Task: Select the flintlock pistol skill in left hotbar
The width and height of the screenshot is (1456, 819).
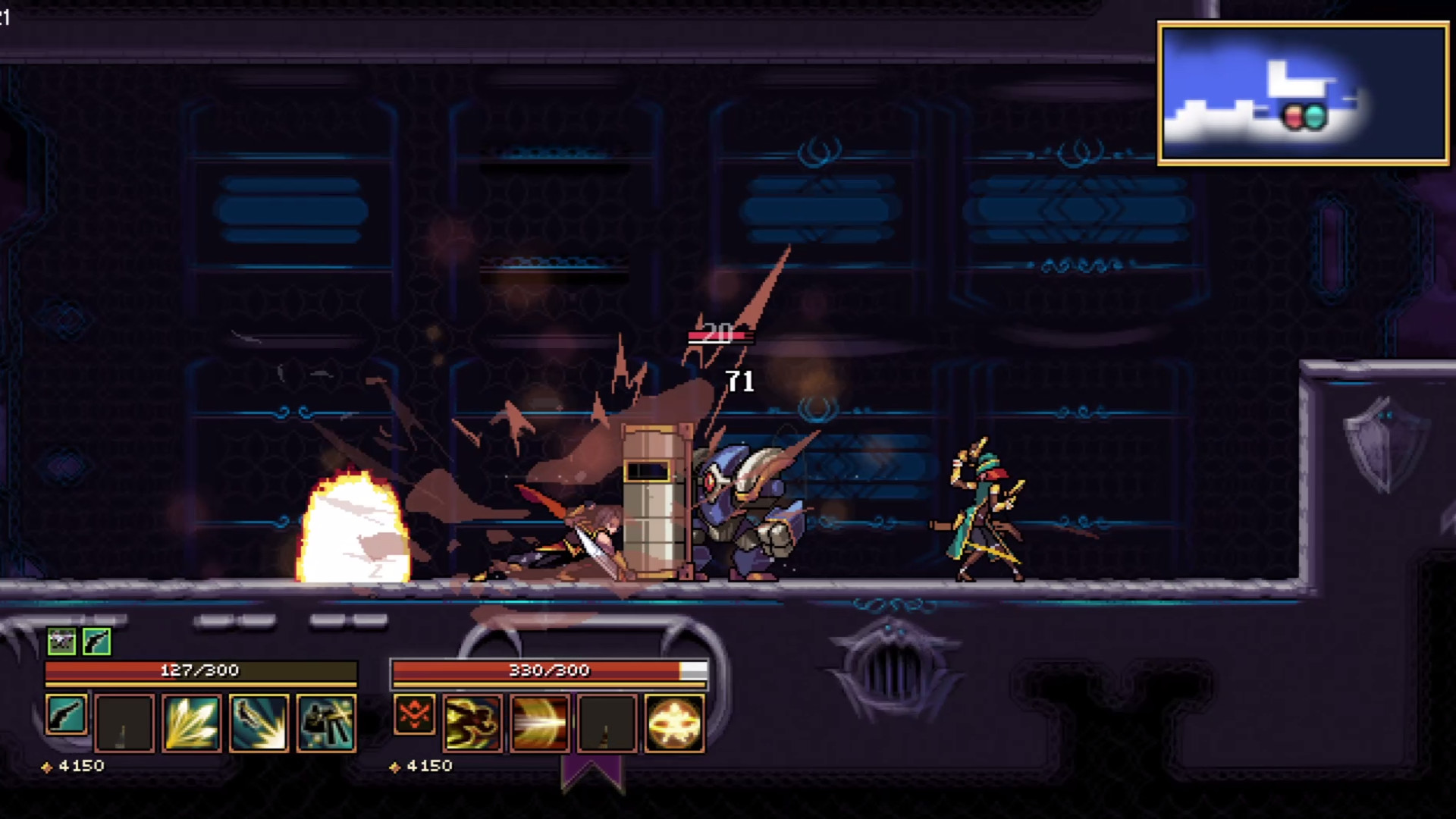Action: [x=66, y=719]
